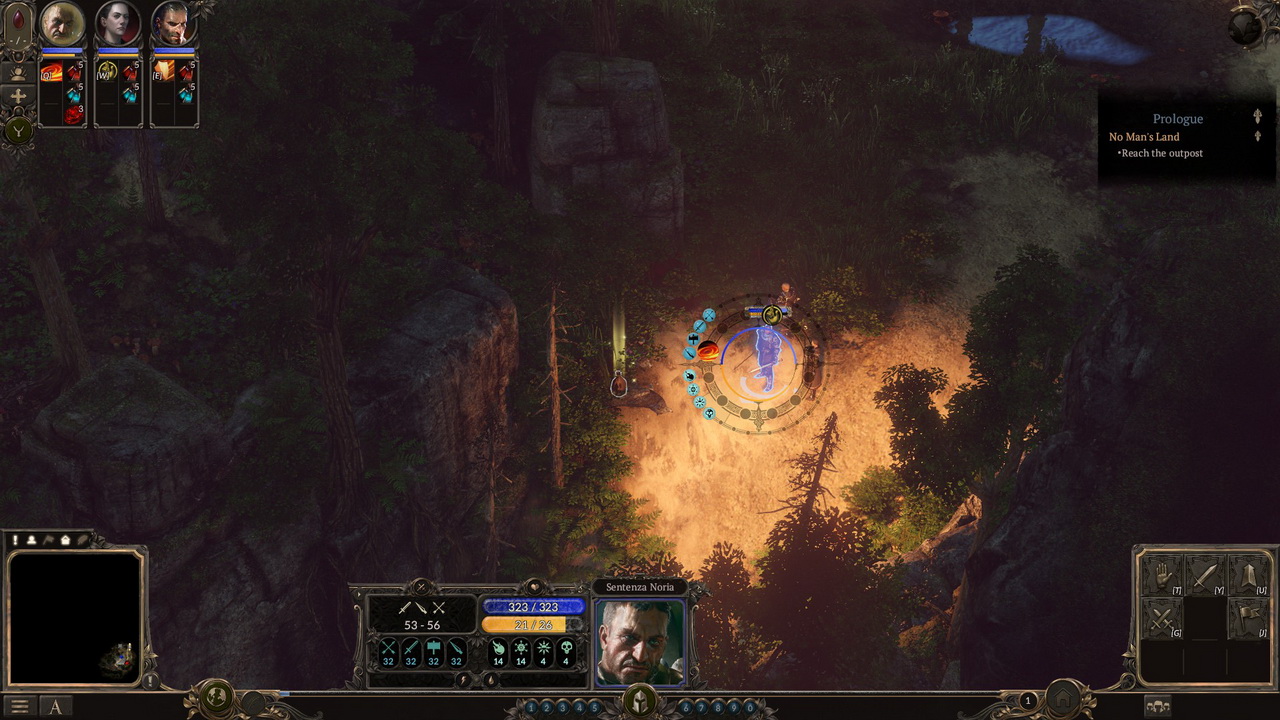Toggle the quest tracker collapse arrow
The height and width of the screenshot is (720, 1280).
(x=1257, y=117)
